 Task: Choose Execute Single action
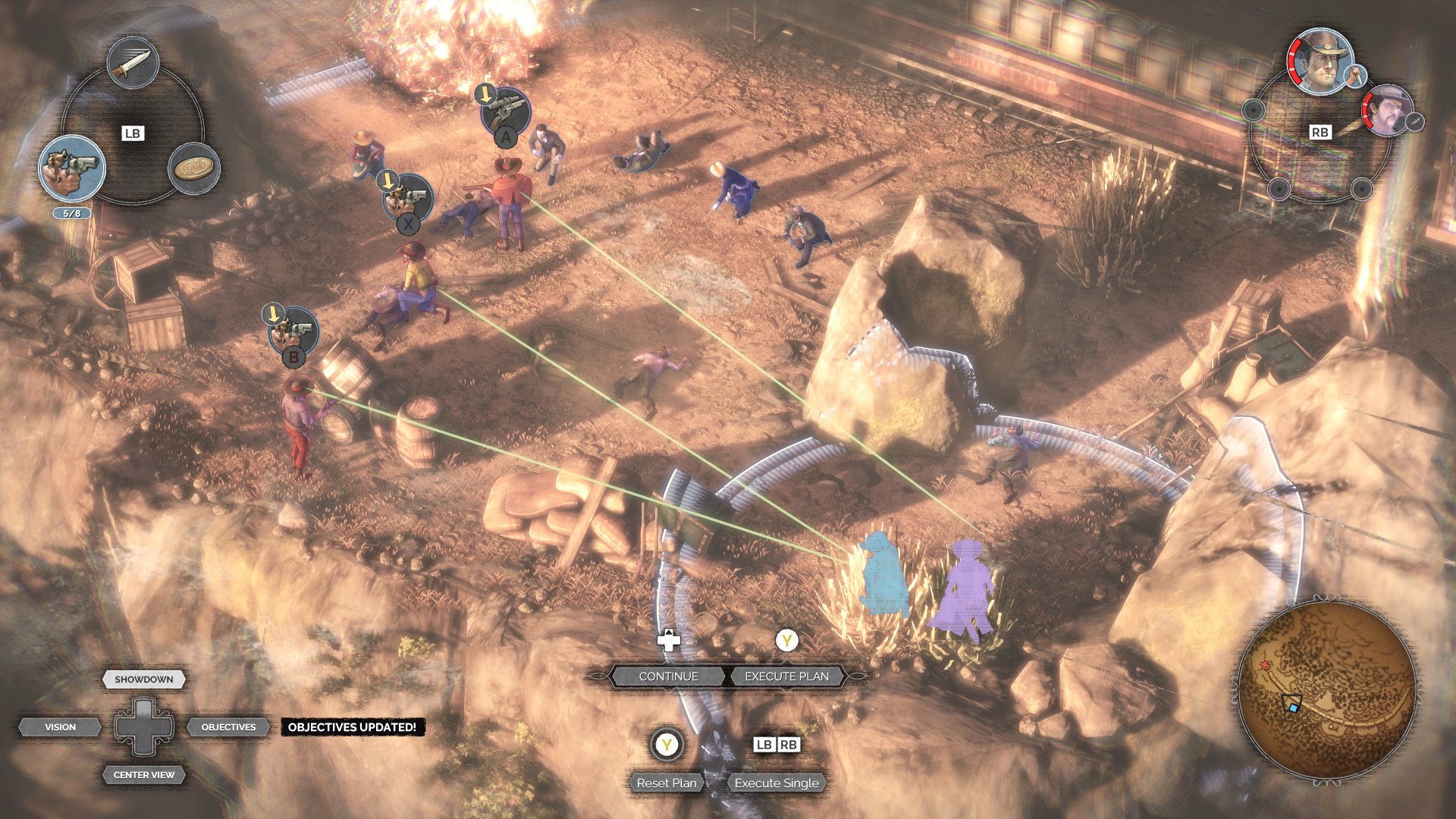click(777, 783)
